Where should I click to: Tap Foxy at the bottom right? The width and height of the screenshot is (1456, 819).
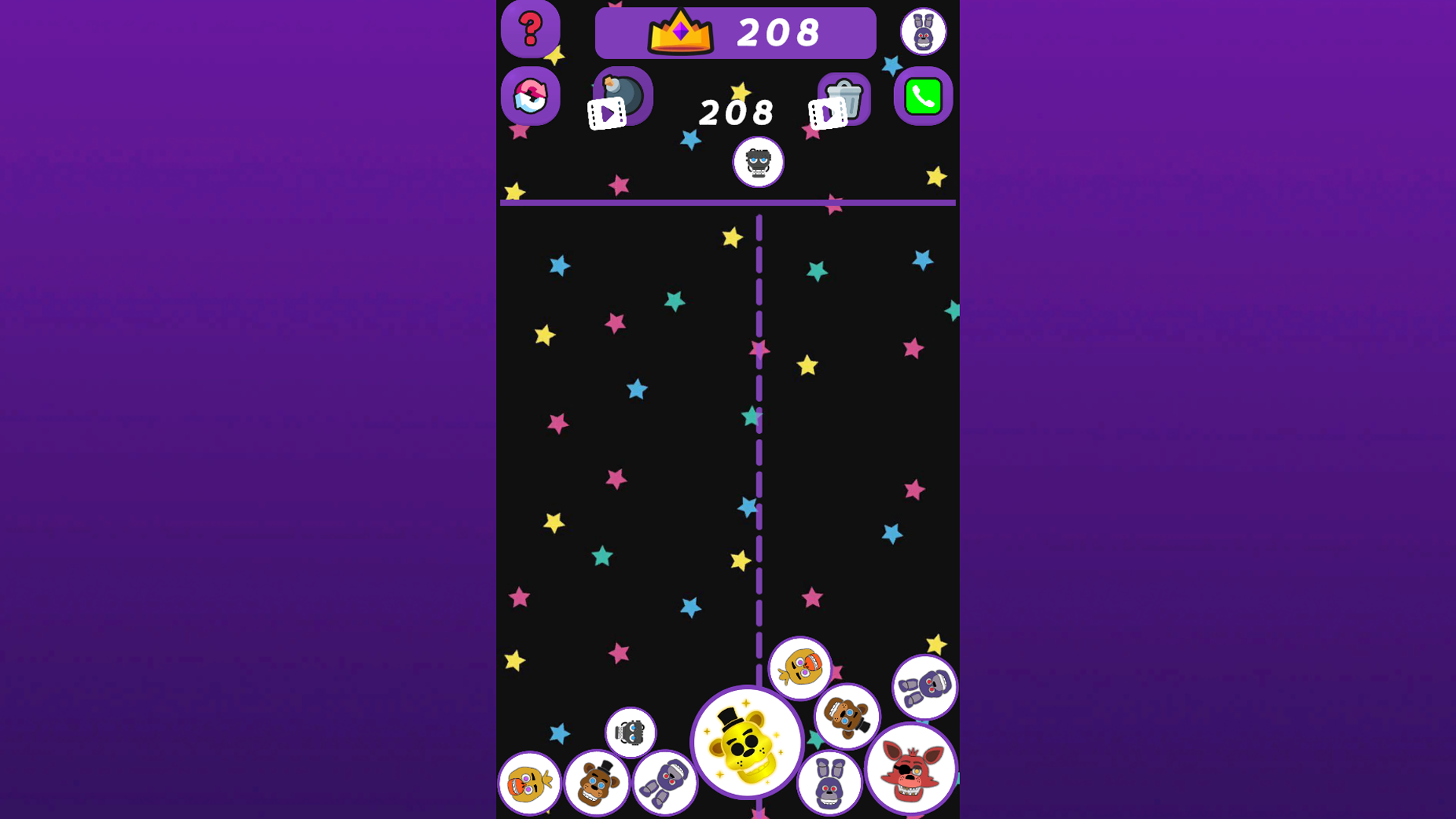pos(912,770)
